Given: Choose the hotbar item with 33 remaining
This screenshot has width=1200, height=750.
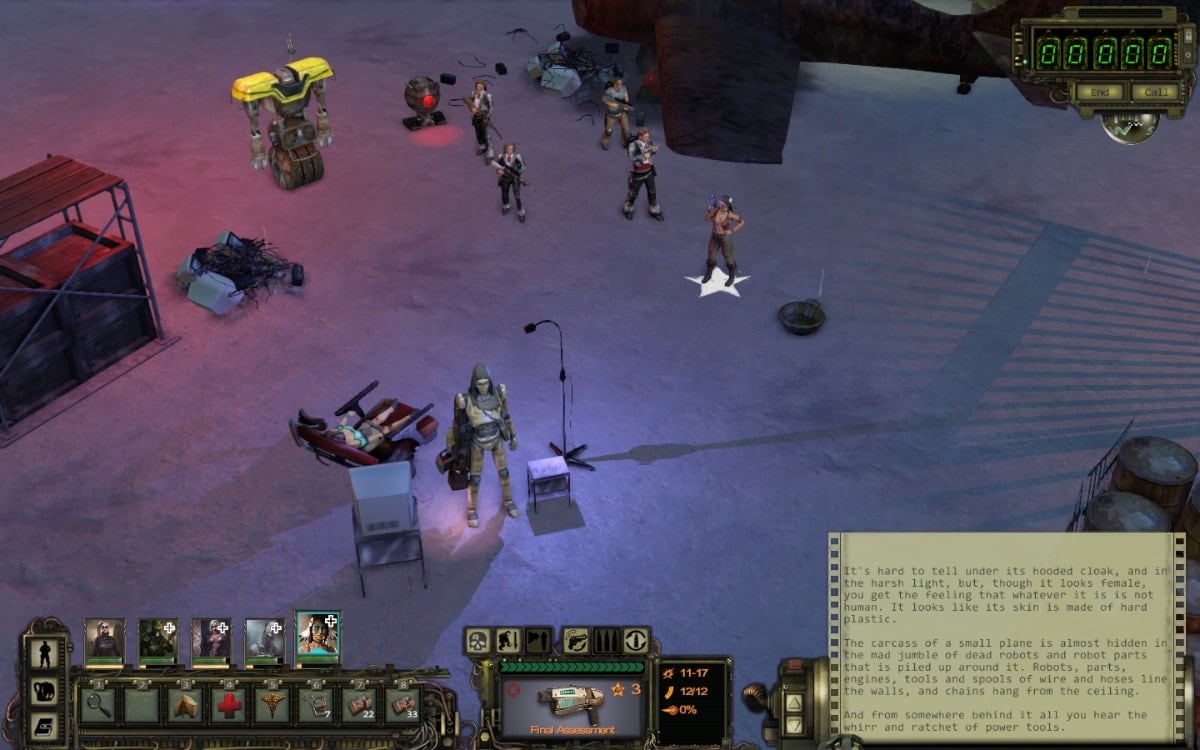Looking at the screenshot, I should click(402, 704).
